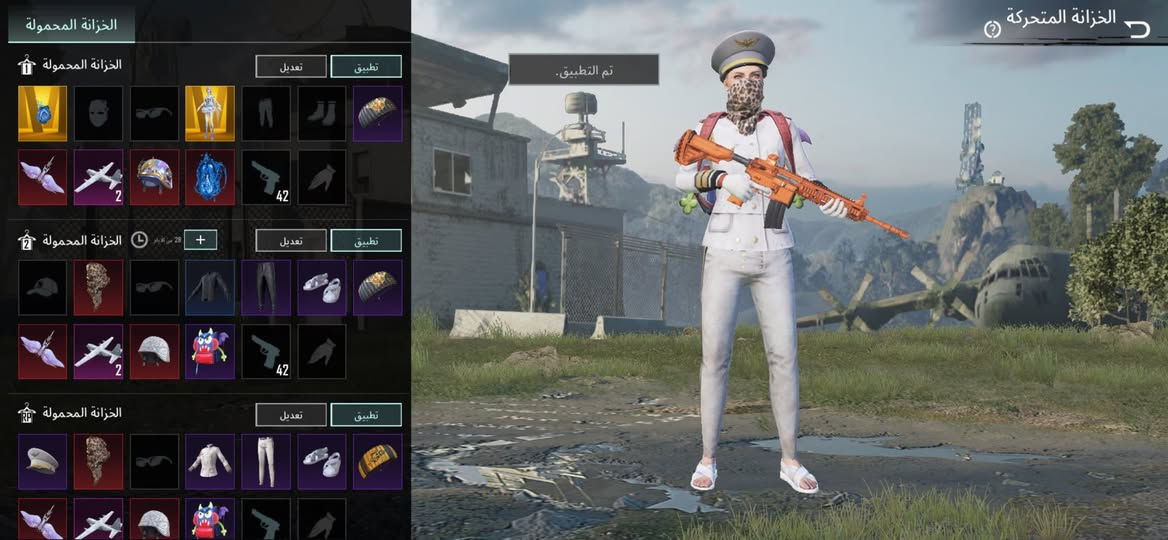
Task: Select the dark trousers slot
Action: (266, 287)
